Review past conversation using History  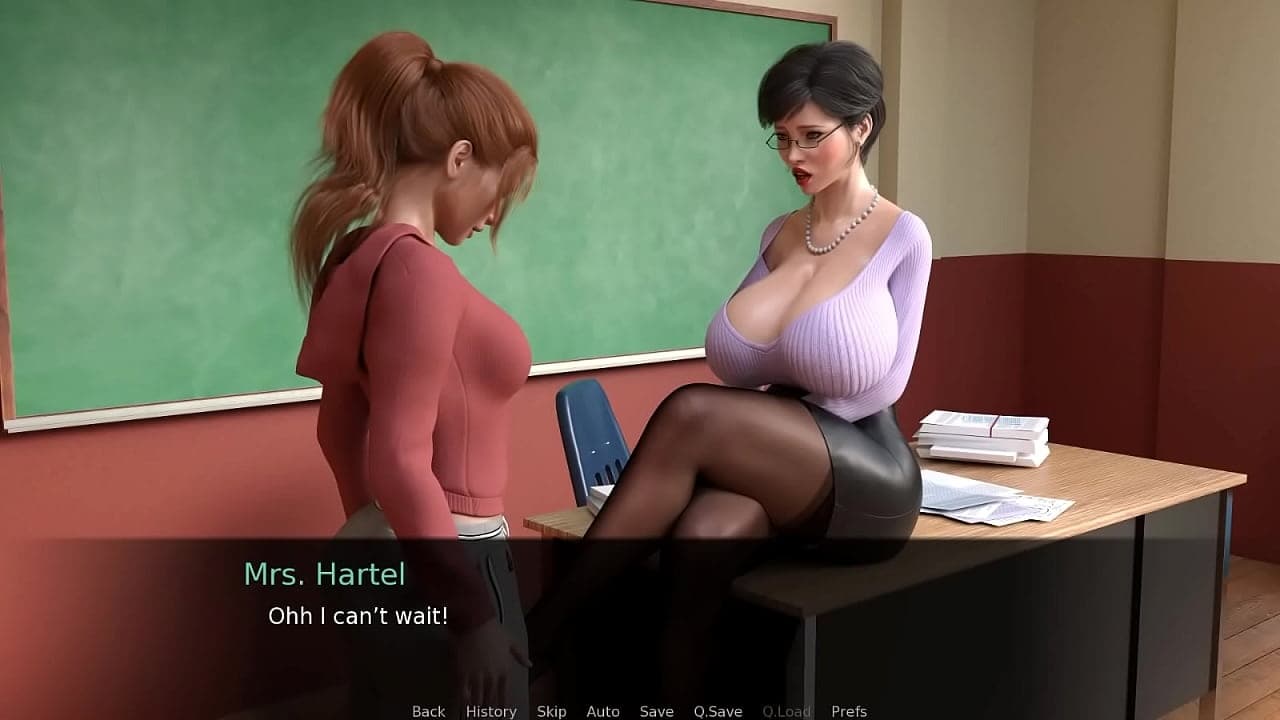click(x=490, y=711)
